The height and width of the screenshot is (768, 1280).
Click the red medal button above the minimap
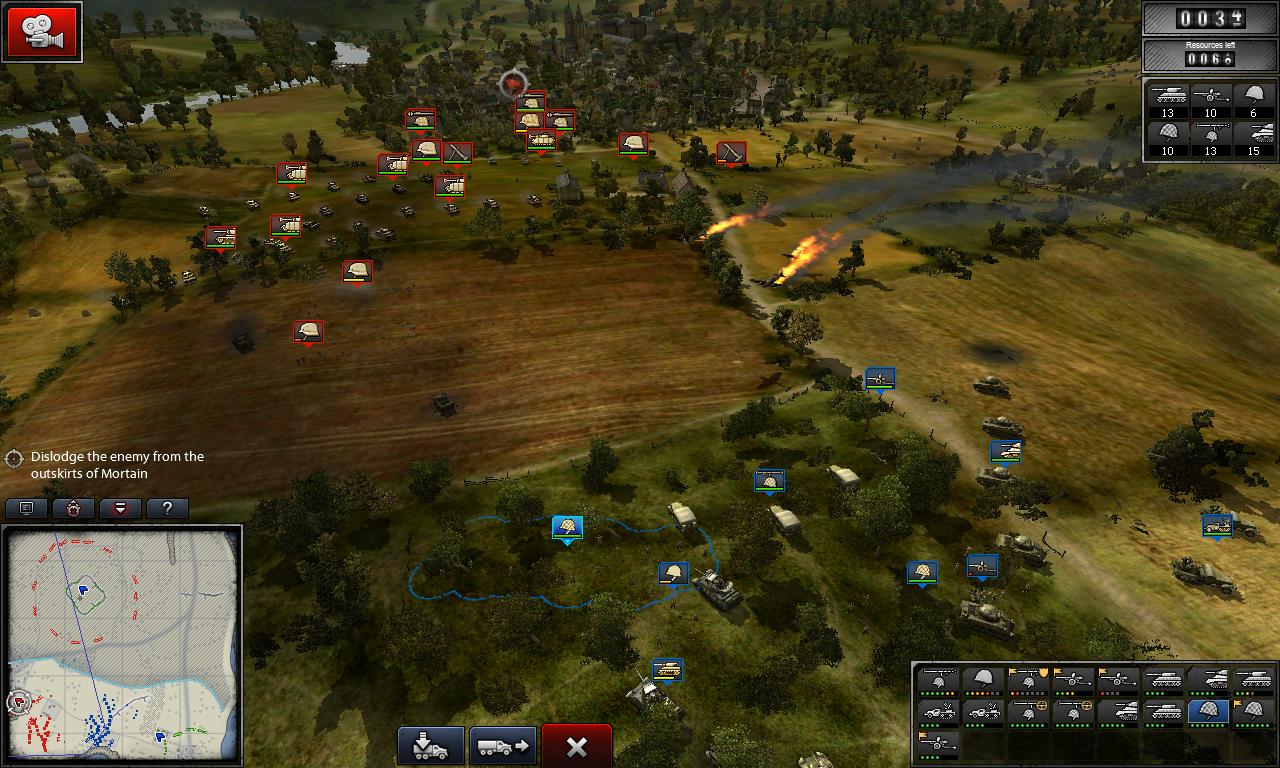(x=74, y=508)
